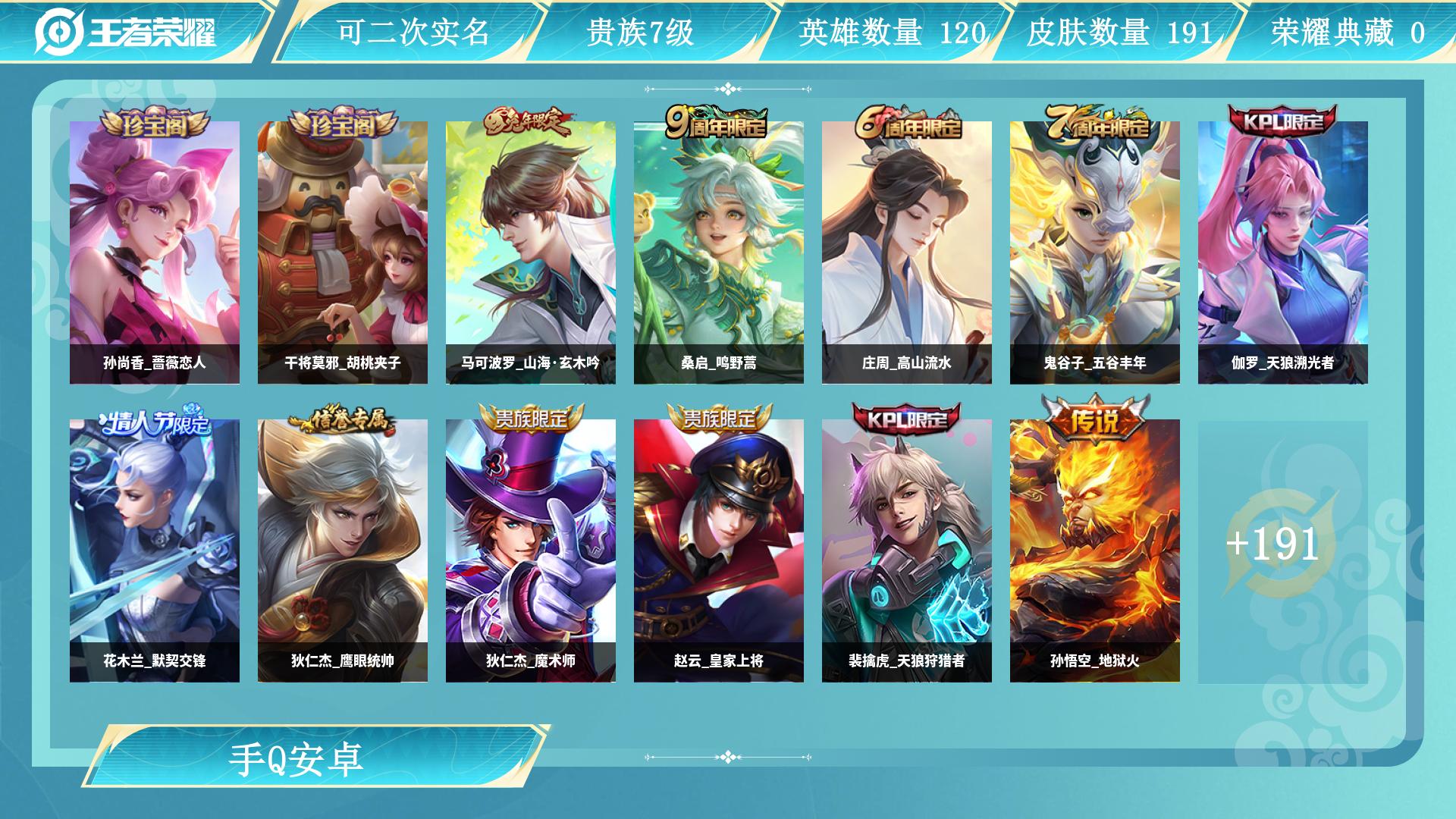
Task: Click the 英雄数量 120 label
Action: (x=891, y=33)
